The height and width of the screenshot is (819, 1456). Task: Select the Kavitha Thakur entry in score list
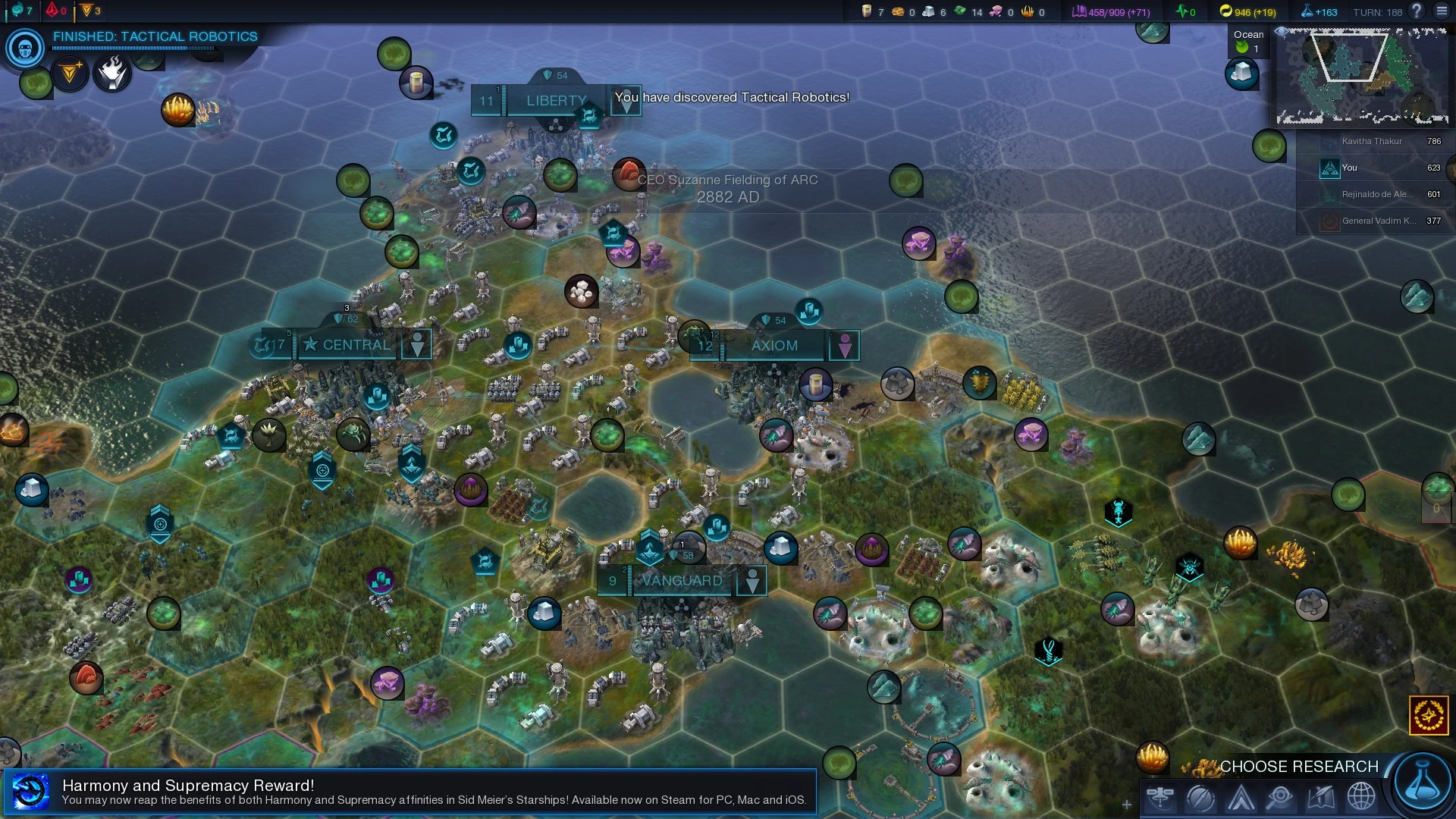[x=1373, y=141]
